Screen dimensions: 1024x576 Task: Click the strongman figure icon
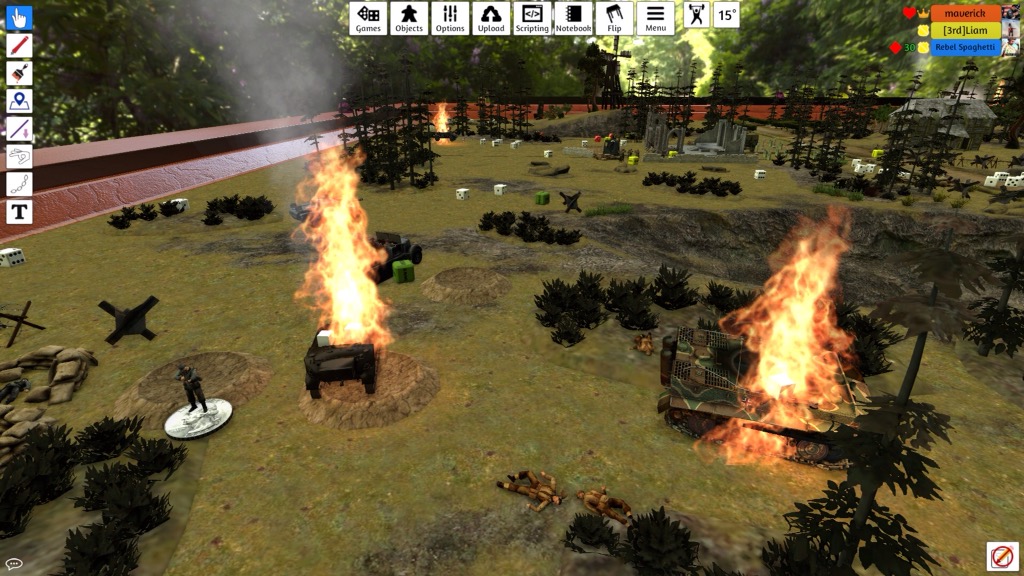coord(697,15)
